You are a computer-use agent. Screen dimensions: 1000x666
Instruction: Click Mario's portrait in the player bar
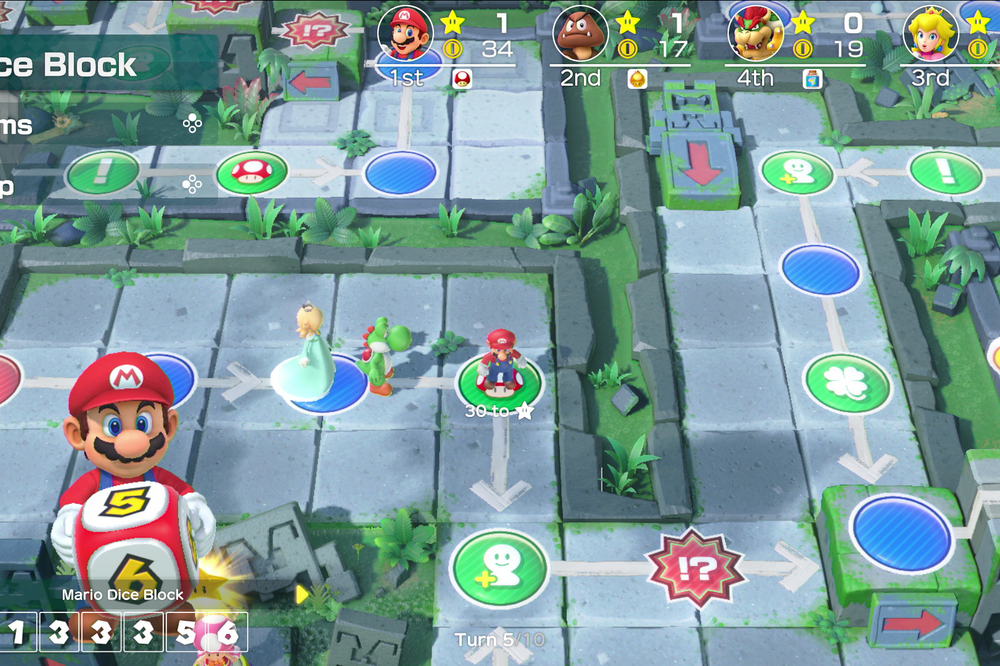[405, 36]
